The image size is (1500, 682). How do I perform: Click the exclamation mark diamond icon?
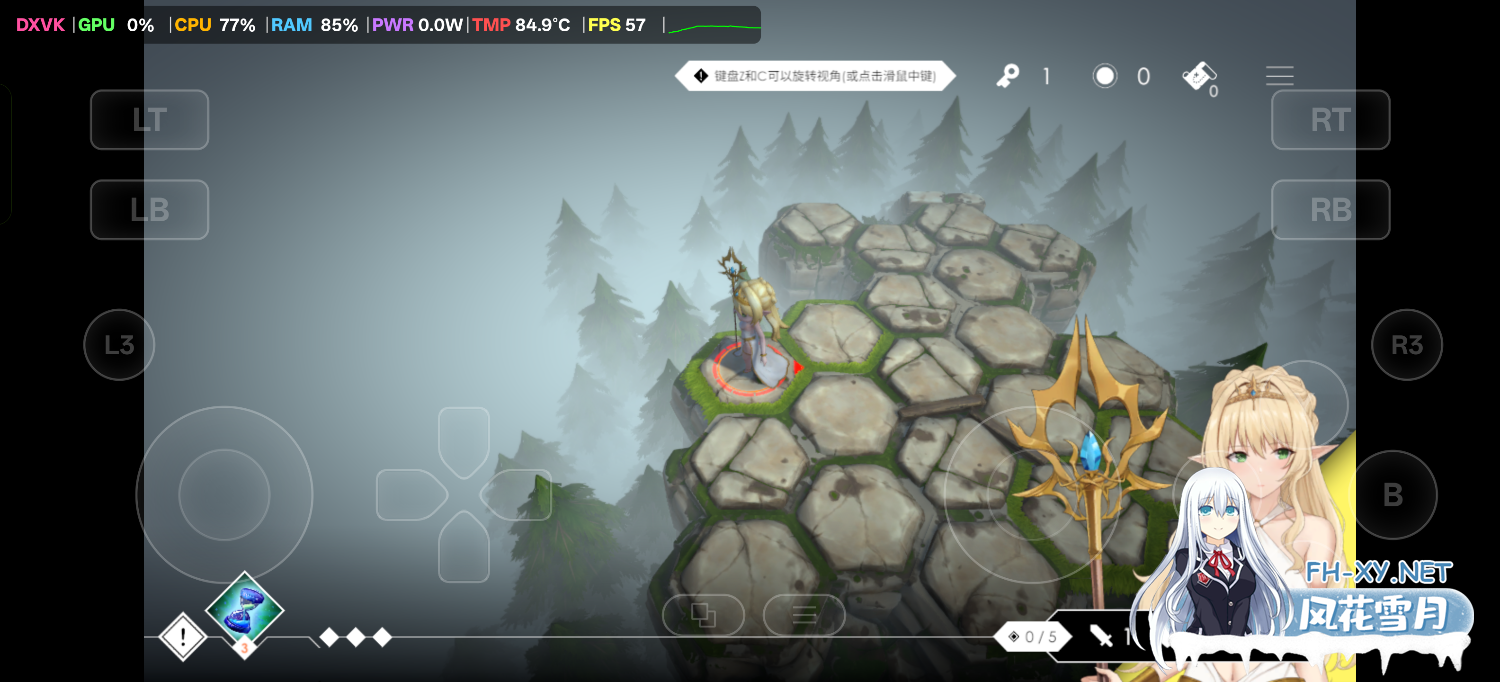[183, 636]
